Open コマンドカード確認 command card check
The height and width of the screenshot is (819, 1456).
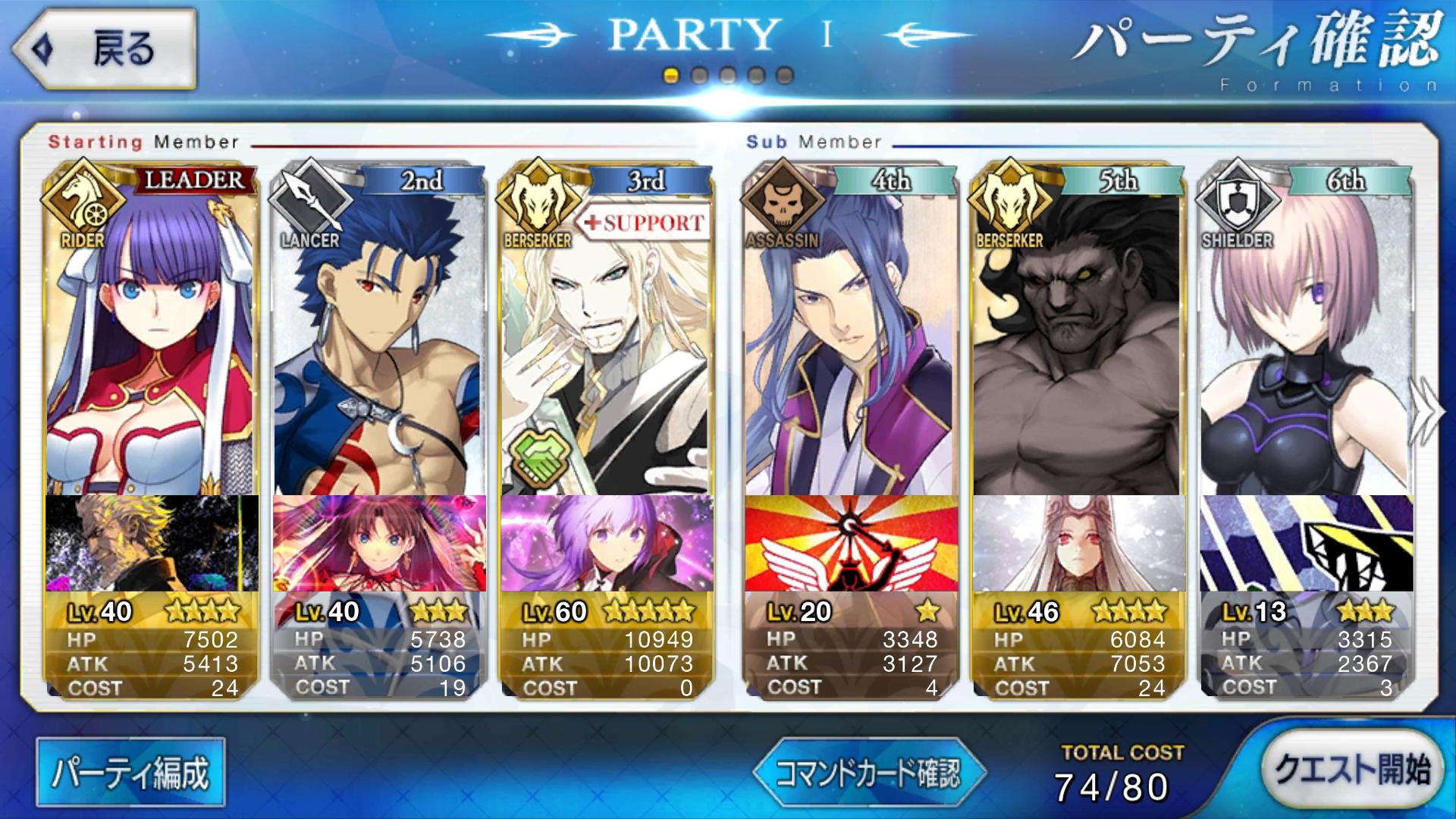tap(869, 773)
